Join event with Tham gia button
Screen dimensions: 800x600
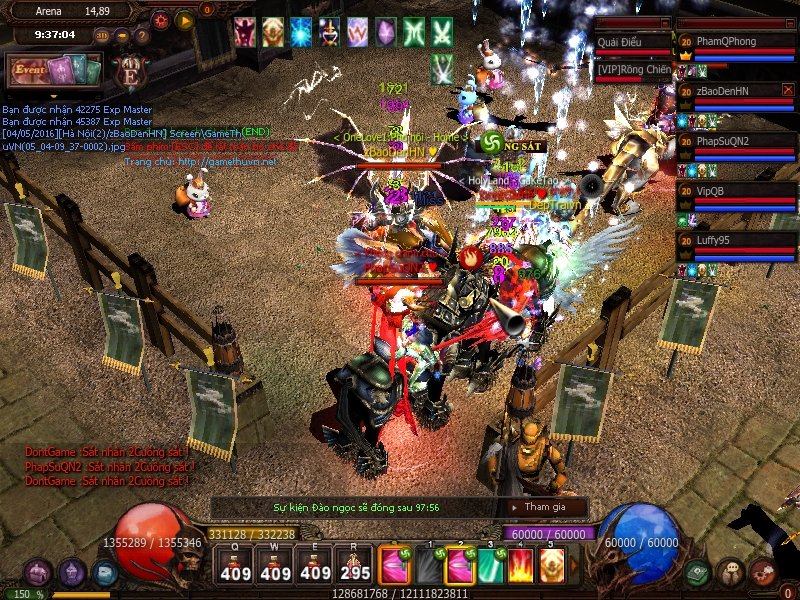tap(544, 507)
